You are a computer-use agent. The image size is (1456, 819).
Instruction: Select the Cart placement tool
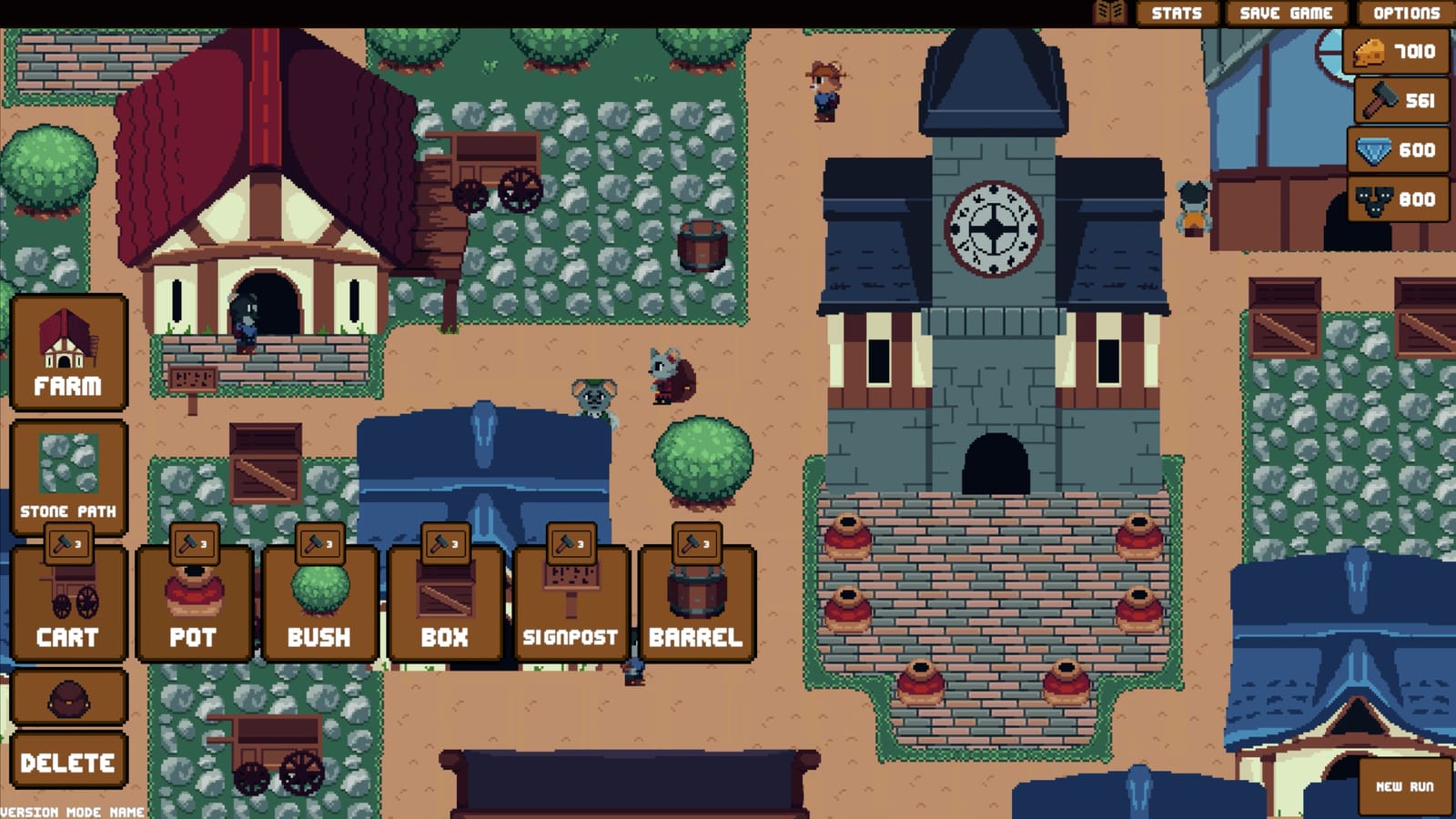pos(68,605)
